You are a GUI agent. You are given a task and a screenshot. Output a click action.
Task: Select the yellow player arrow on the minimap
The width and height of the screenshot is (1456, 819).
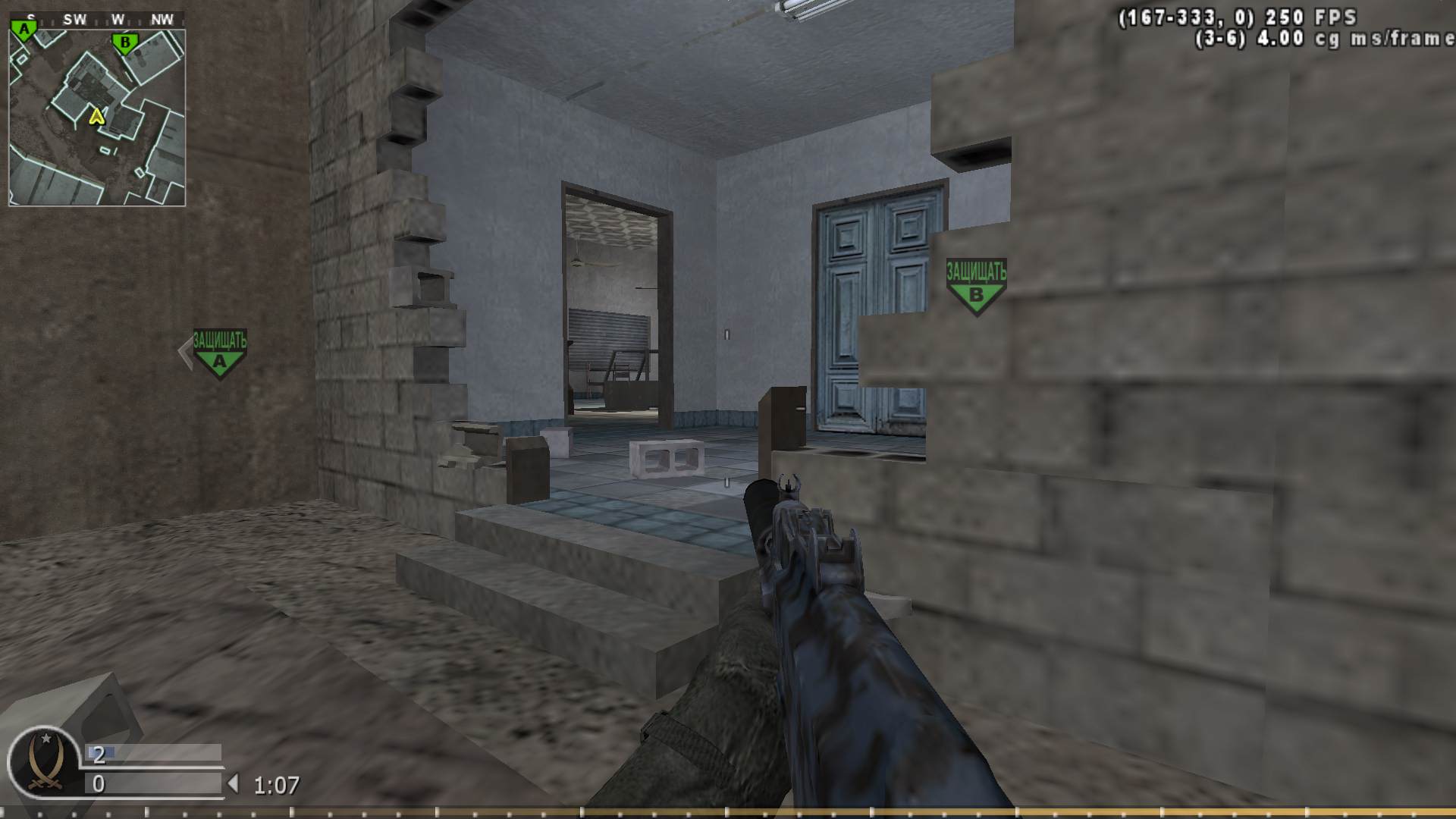[x=96, y=118]
